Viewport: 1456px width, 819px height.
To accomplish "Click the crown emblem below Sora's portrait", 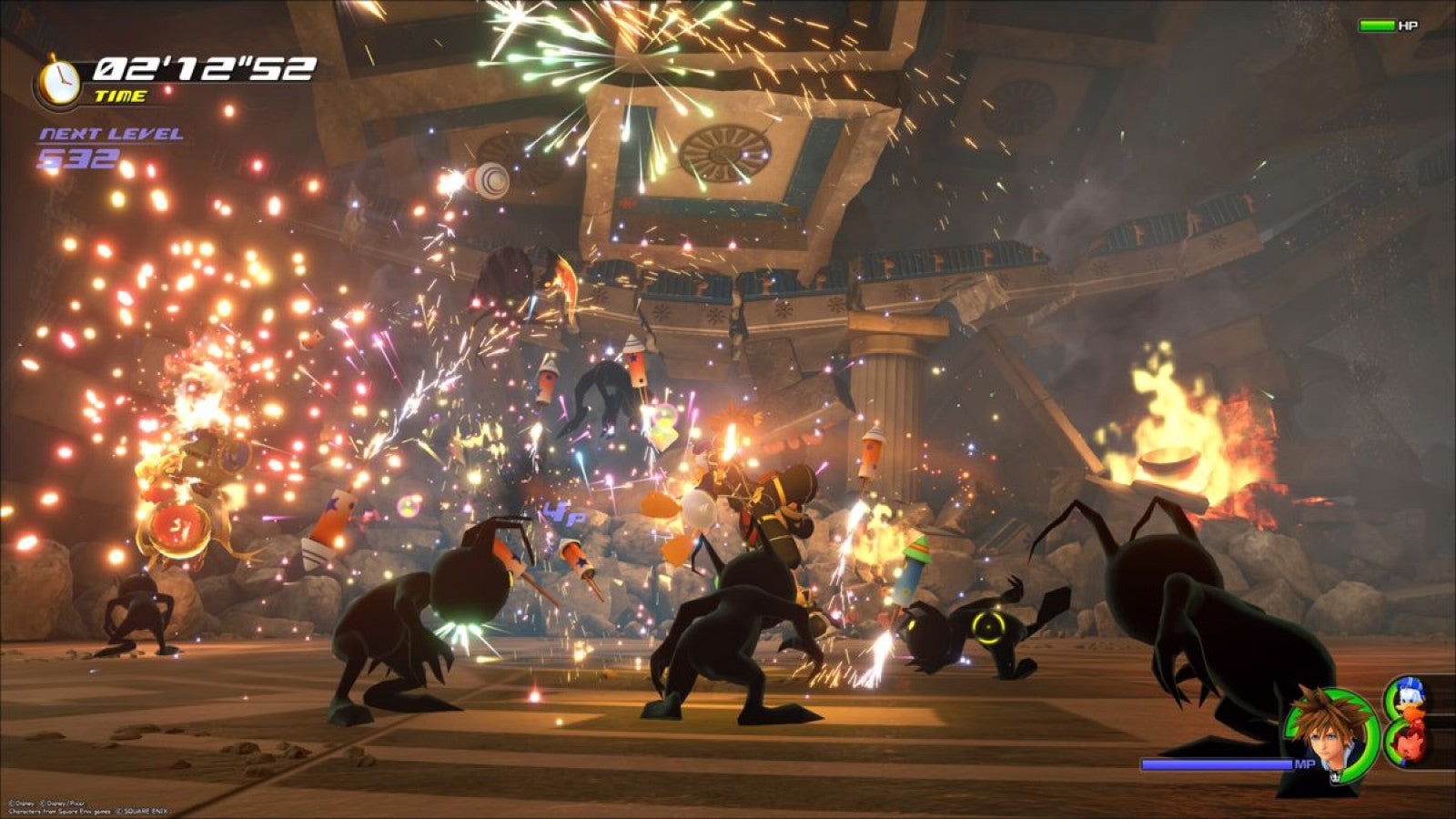I will [x=1335, y=779].
